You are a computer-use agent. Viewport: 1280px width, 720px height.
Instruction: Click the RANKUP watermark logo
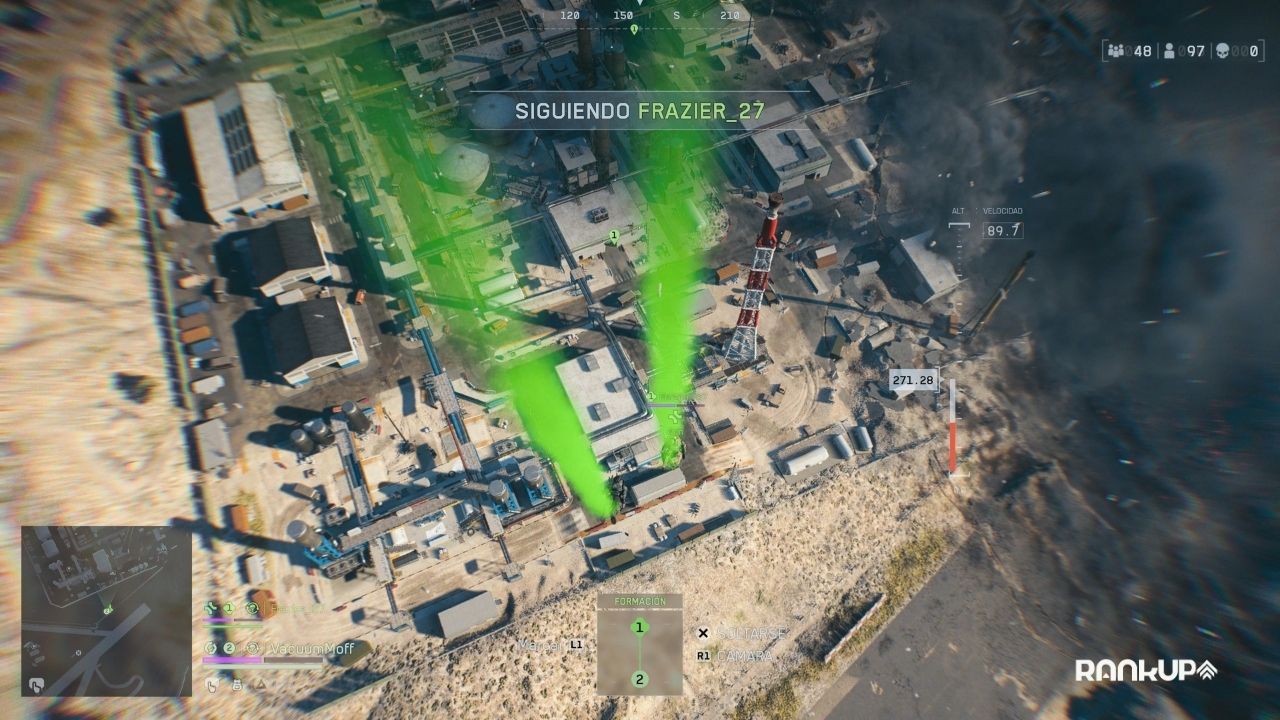tap(1145, 670)
